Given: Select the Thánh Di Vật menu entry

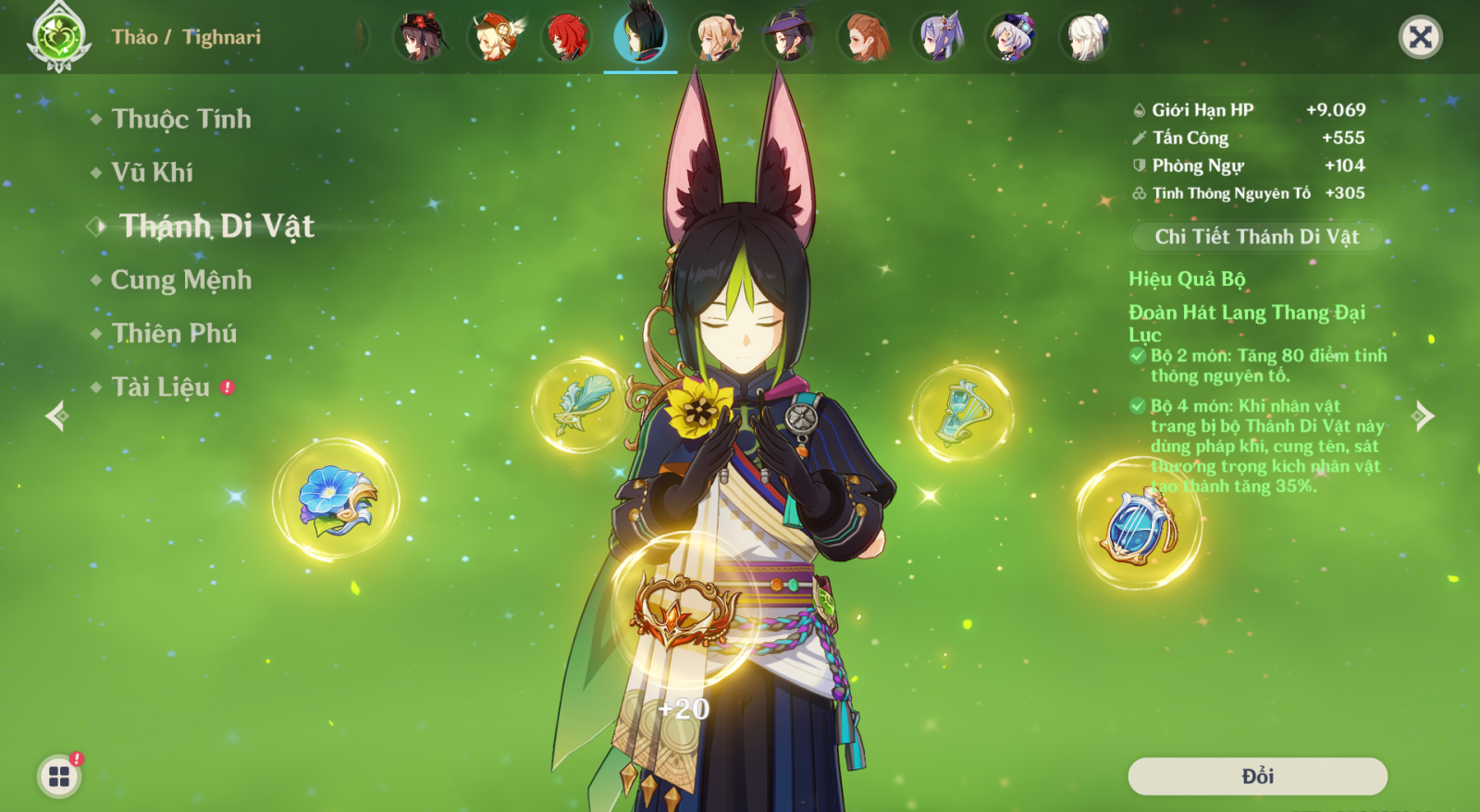Looking at the screenshot, I should point(217,227).
